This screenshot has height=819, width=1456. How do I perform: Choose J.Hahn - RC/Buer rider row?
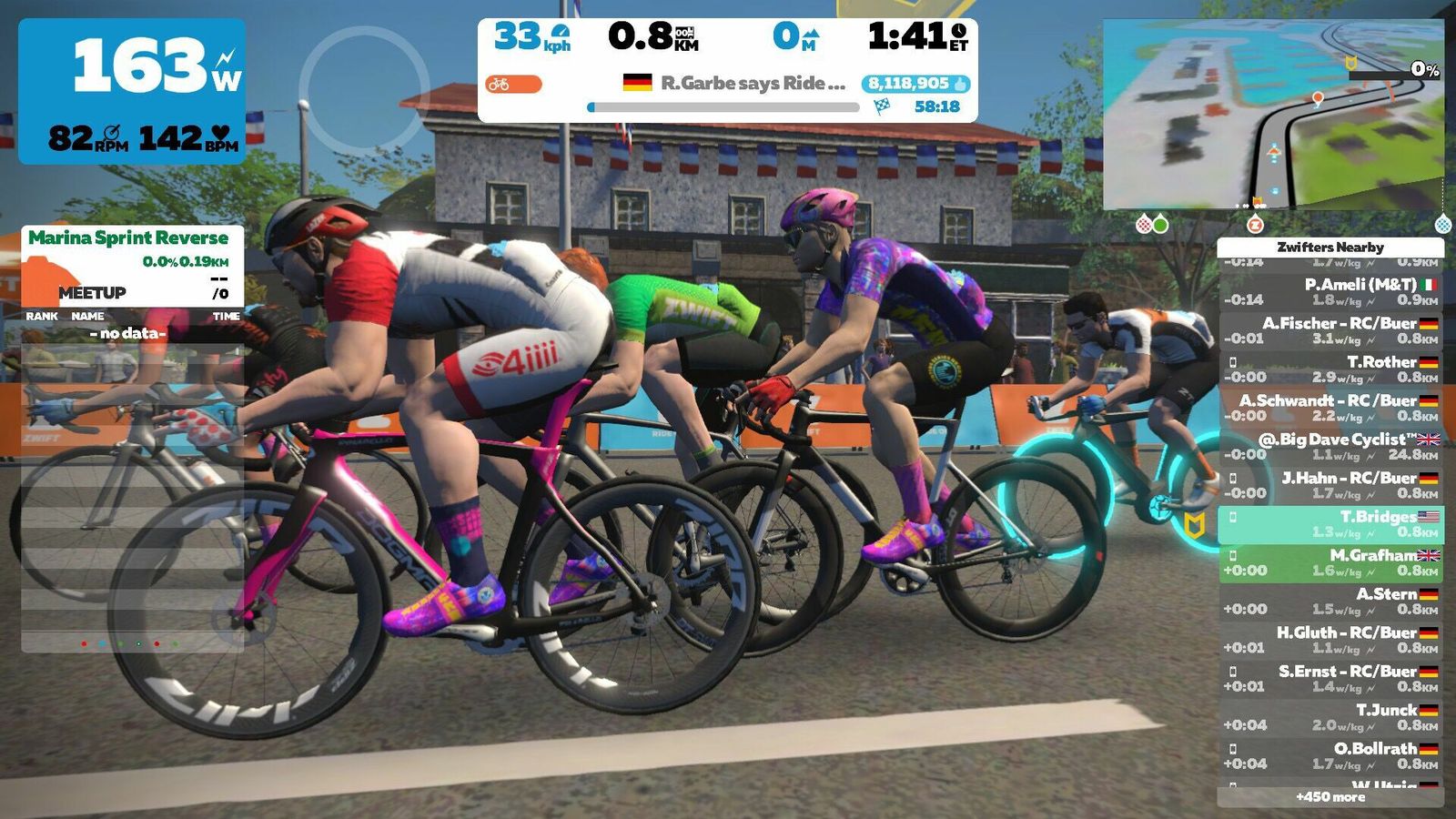(1330, 485)
